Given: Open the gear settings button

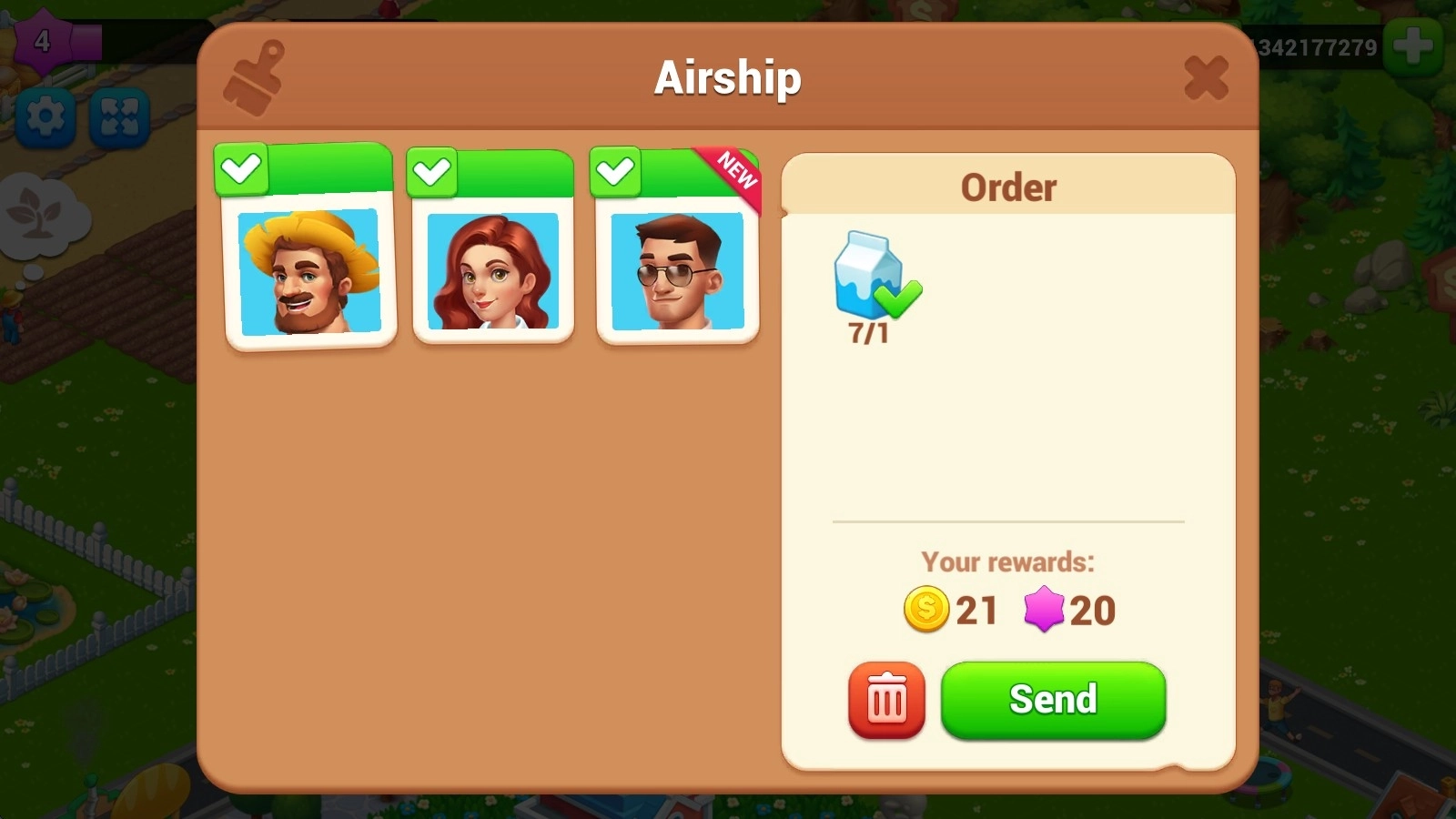Looking at the screenshot, I should click(x=45, y=117).
